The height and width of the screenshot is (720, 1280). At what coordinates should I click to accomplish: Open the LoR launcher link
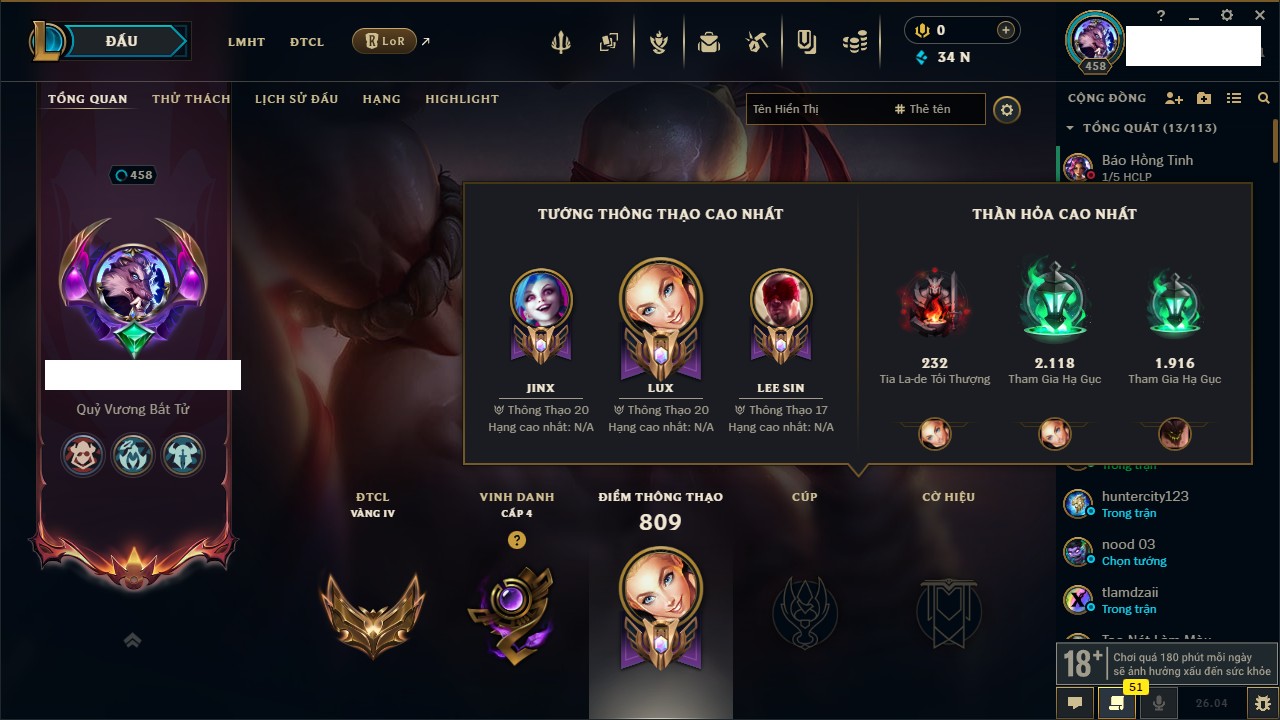click(385, 41)
